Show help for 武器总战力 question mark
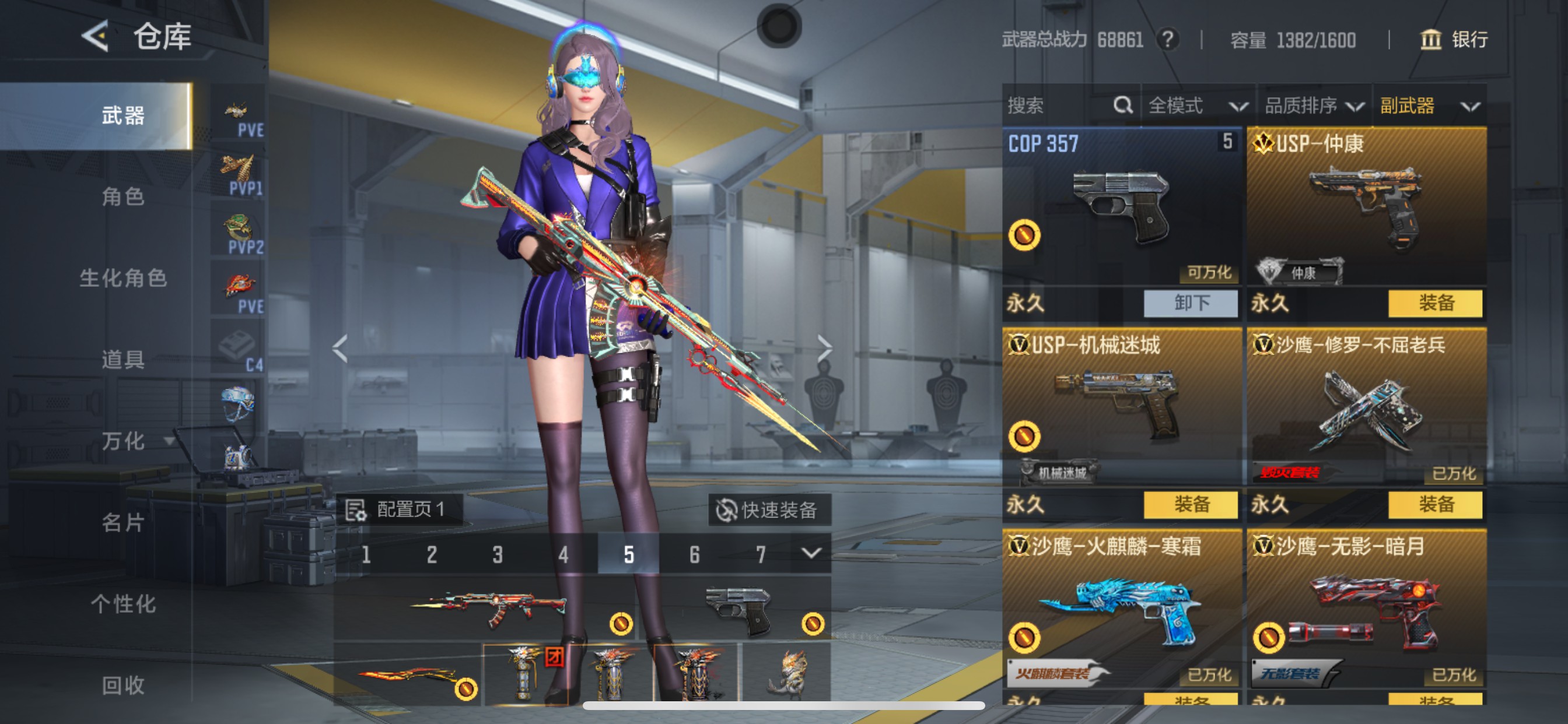Screen dimensions: 1568x724 tap(1167, 40)
